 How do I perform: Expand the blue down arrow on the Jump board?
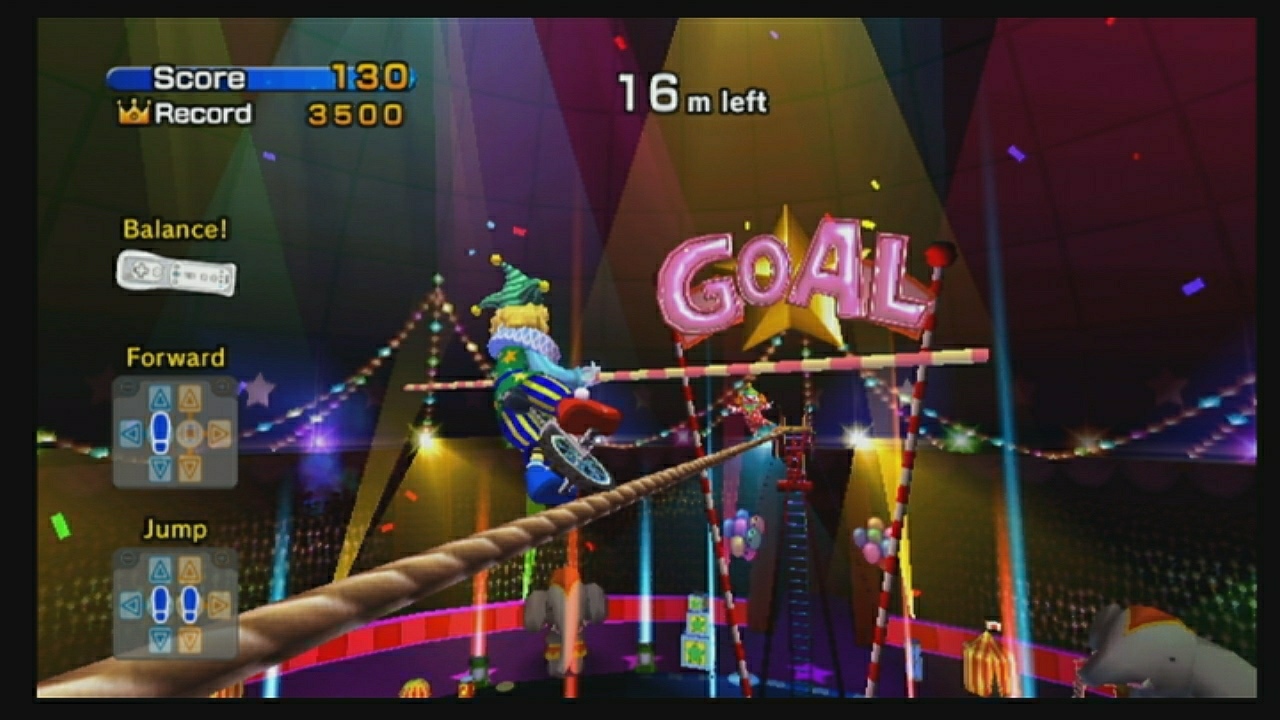(x=159, y=637)
